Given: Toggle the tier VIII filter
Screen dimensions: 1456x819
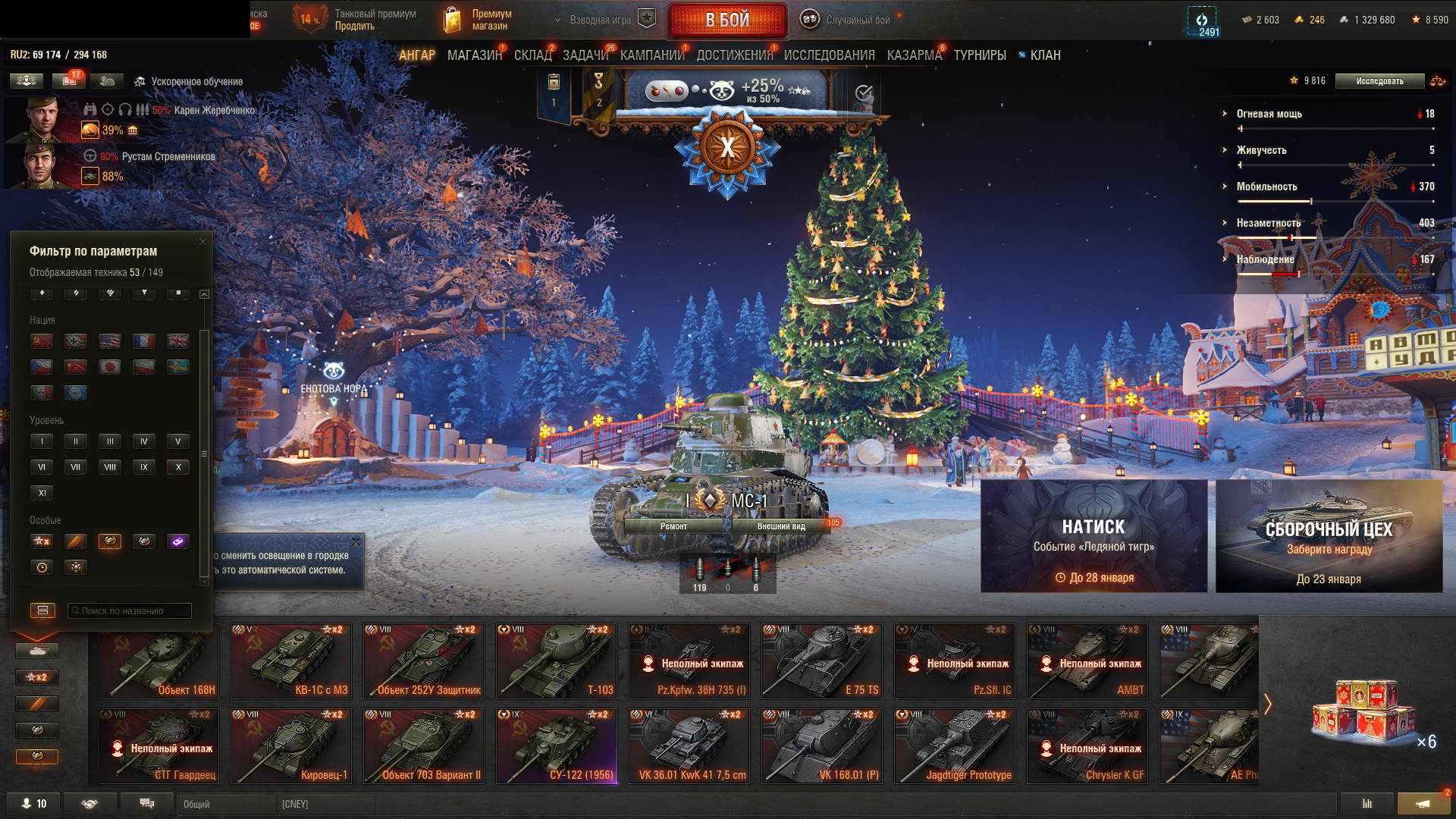Looking at the screenshot, I should (x=110, y=467).
